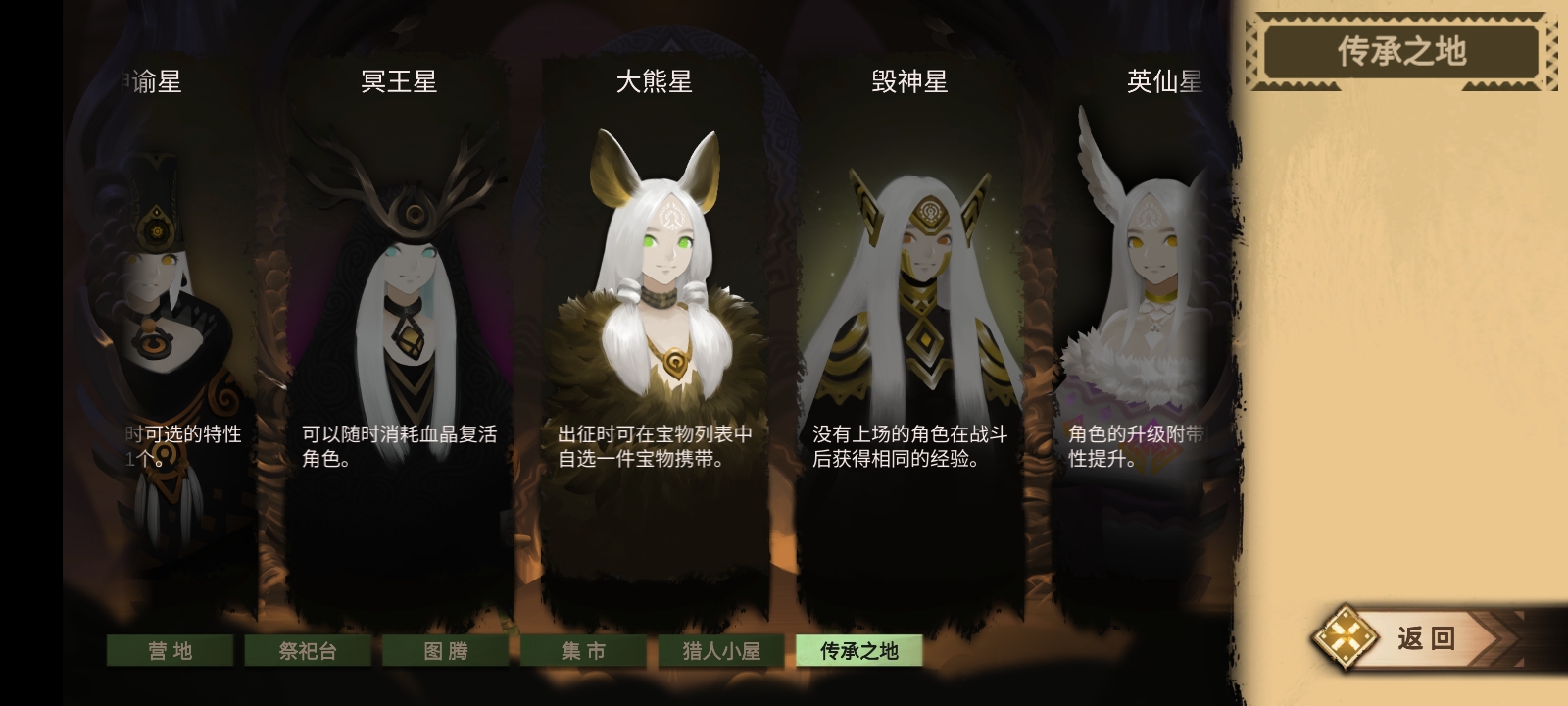The width and height of the screenshot is (1568, 706).
Task: Switch to the 祭祀台 tab
Action: (308, 650)
